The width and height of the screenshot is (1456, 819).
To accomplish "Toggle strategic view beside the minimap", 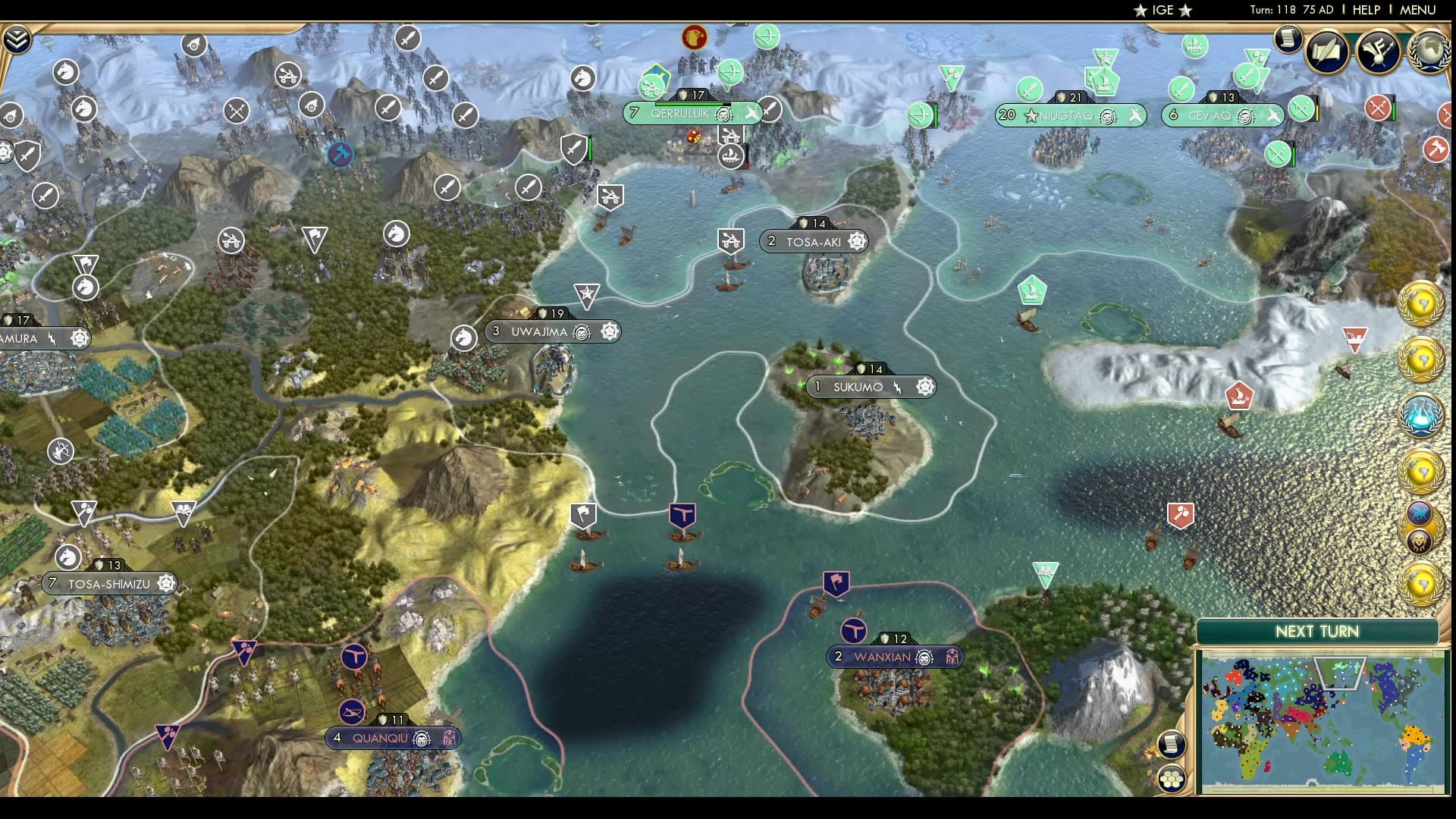I will pos(1172,778).
